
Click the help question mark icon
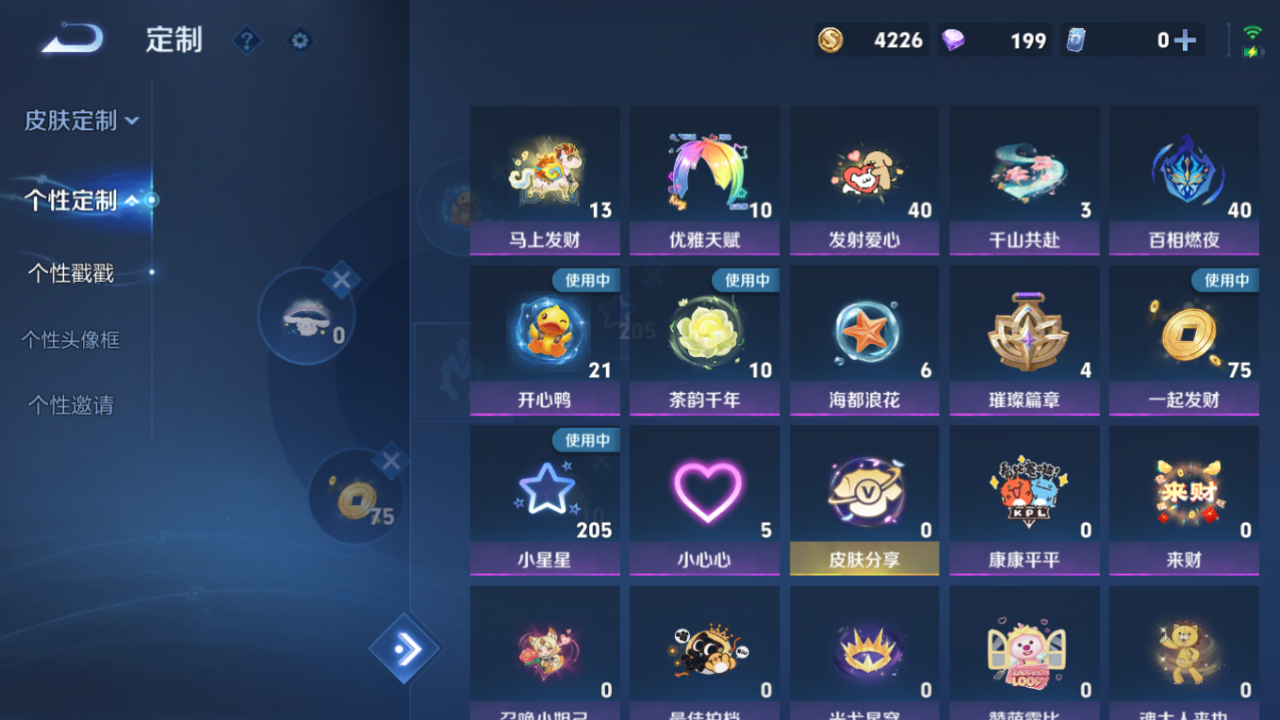pyautogui.click(x=246, y=41)
